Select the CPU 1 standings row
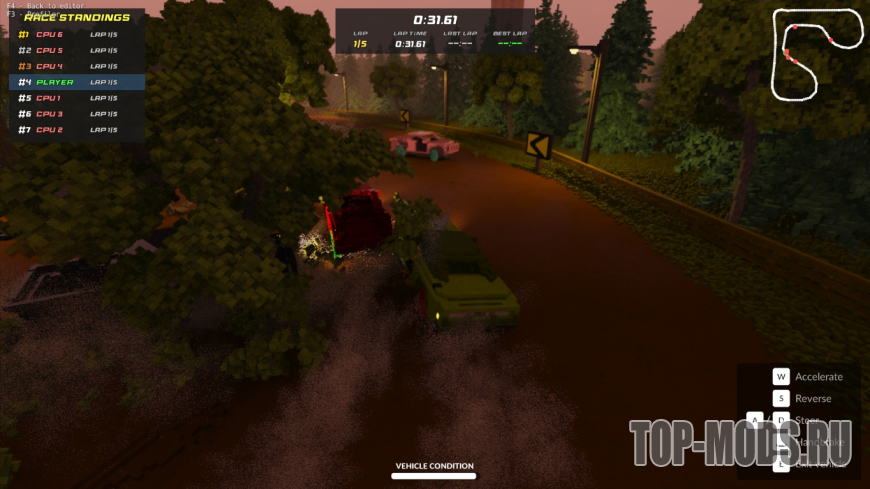 coord(77,98)
